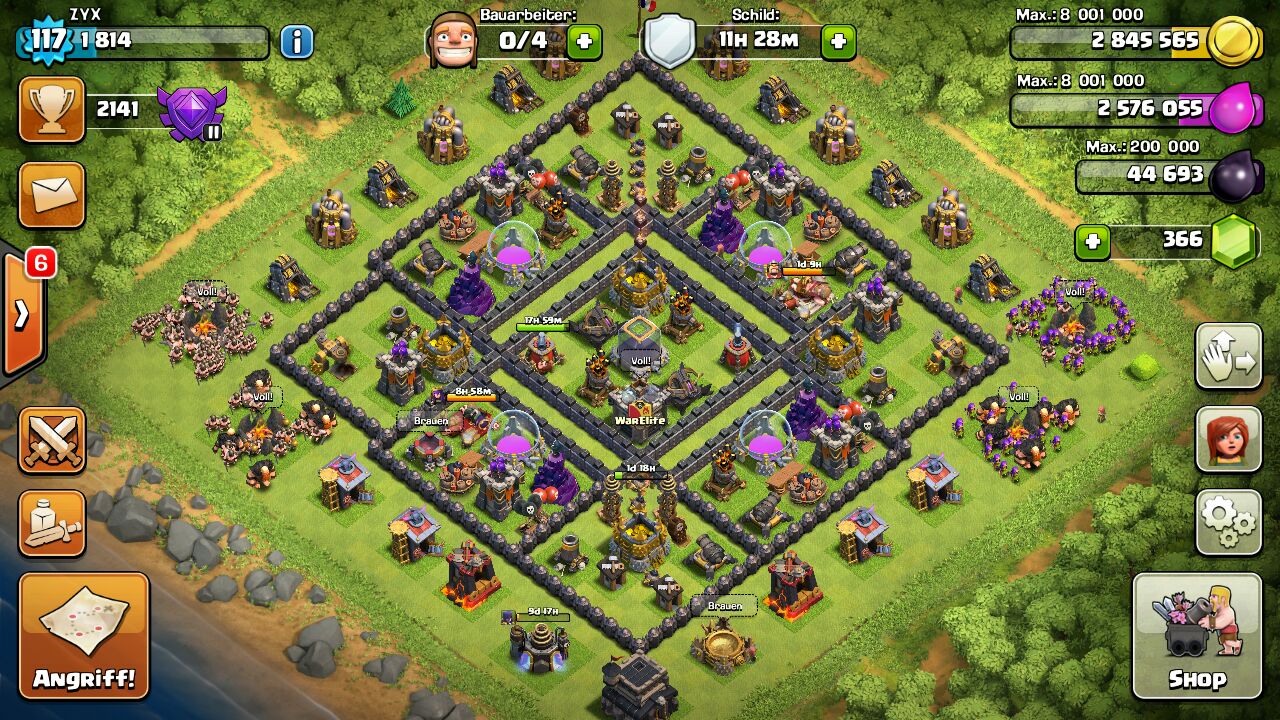Add a builder with the plus button

pos(584,42)
